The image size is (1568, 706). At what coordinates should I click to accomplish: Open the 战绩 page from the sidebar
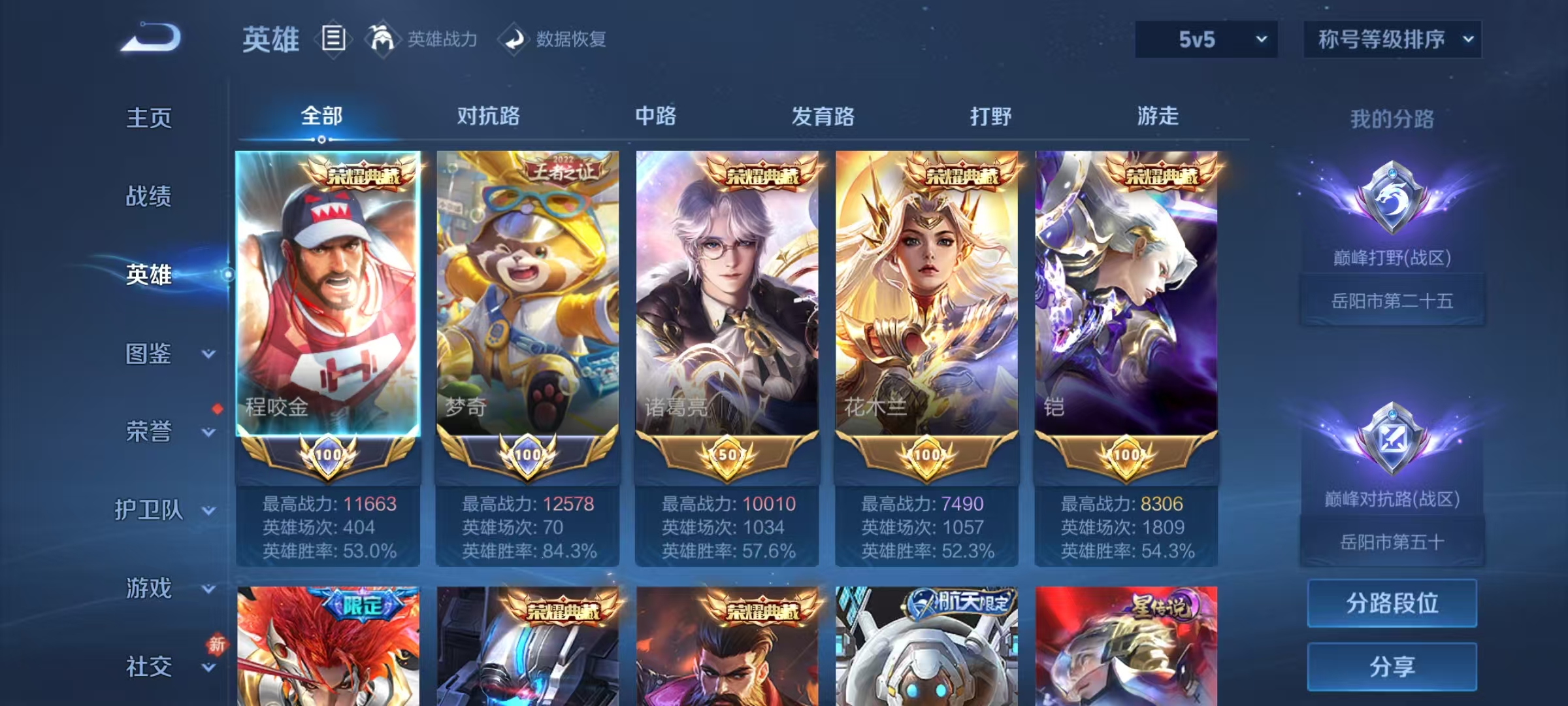149,197
